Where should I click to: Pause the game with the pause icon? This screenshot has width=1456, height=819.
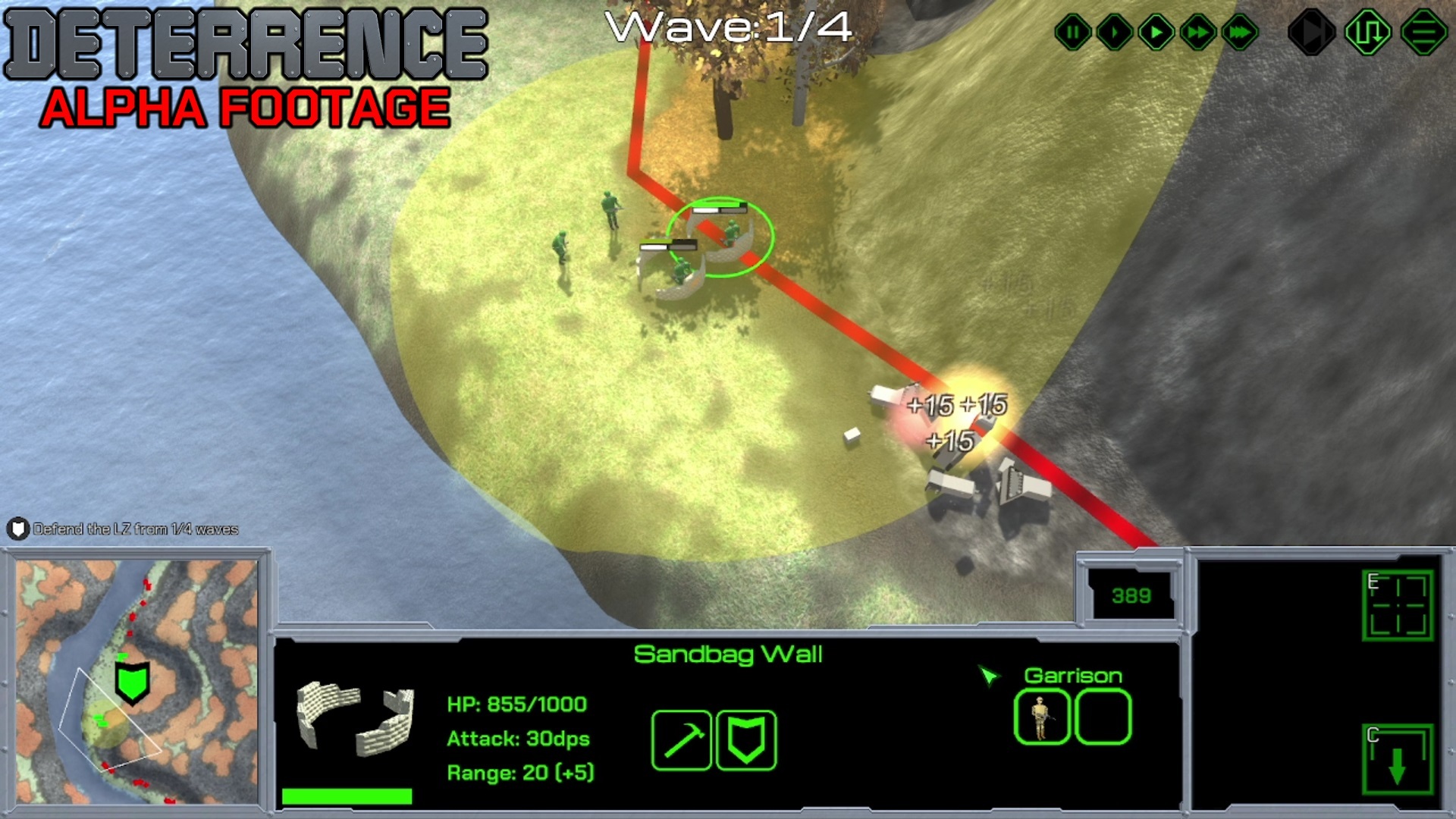pyautogui.click(x=1072, y=32)
